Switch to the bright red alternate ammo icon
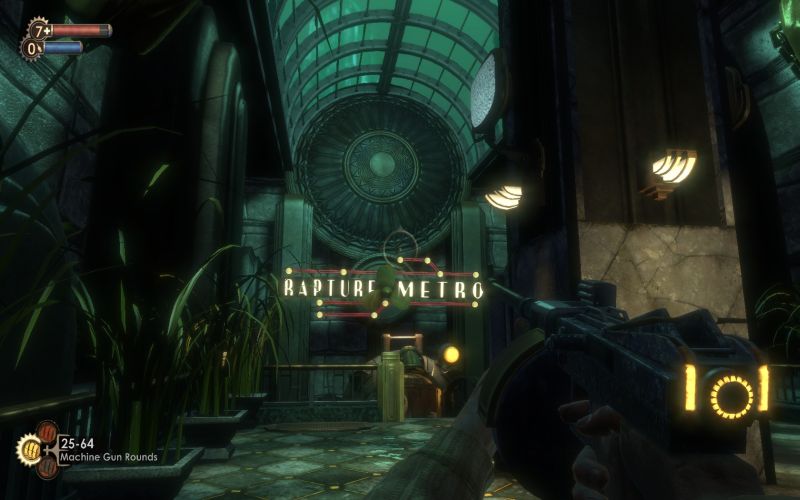This screenshot has width=800, height=500. click(x=47, y=432)
